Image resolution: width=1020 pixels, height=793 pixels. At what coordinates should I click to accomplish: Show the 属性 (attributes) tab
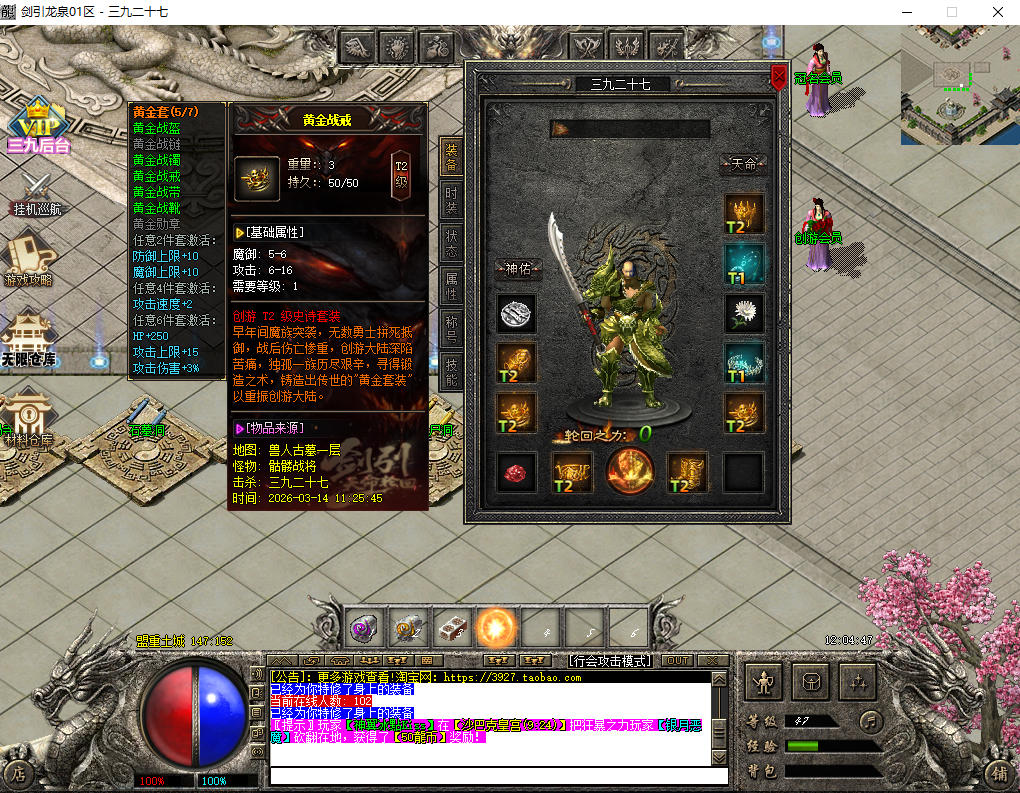tap(451, 285)
